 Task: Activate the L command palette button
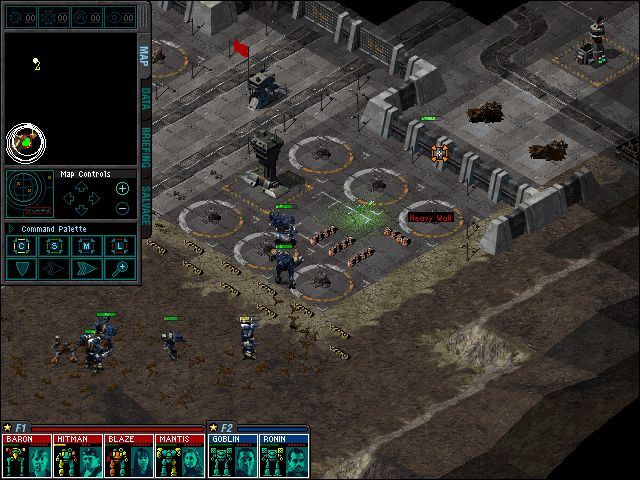[x=119, y=246]
